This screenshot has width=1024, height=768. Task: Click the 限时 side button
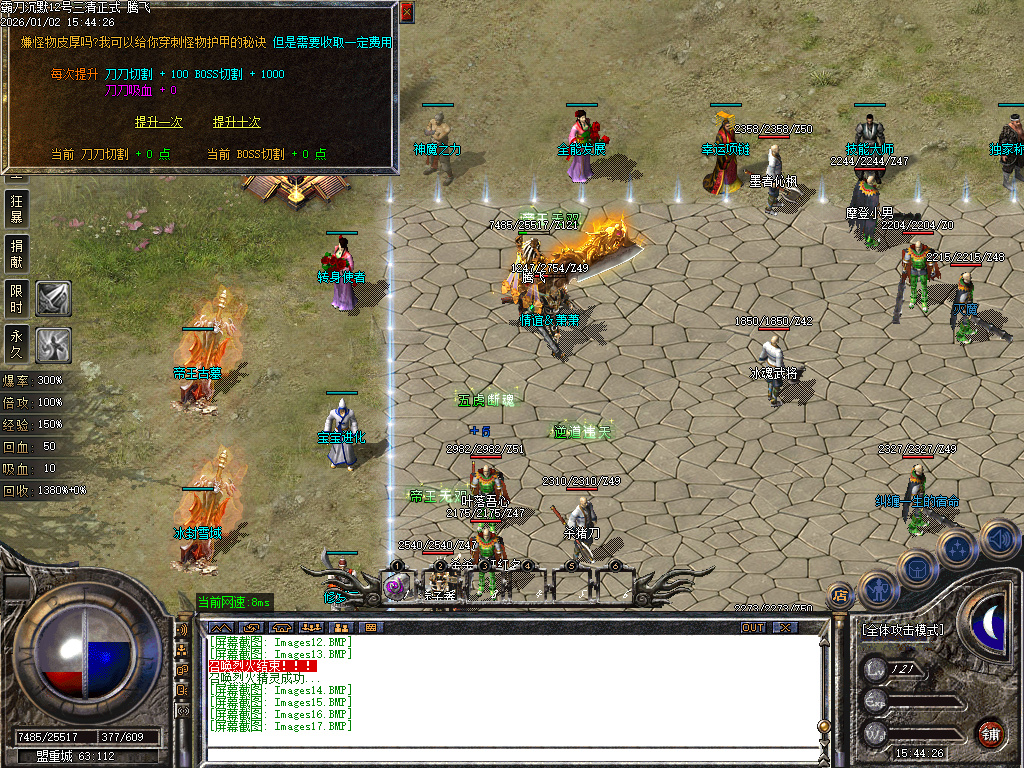pos(17,298)
